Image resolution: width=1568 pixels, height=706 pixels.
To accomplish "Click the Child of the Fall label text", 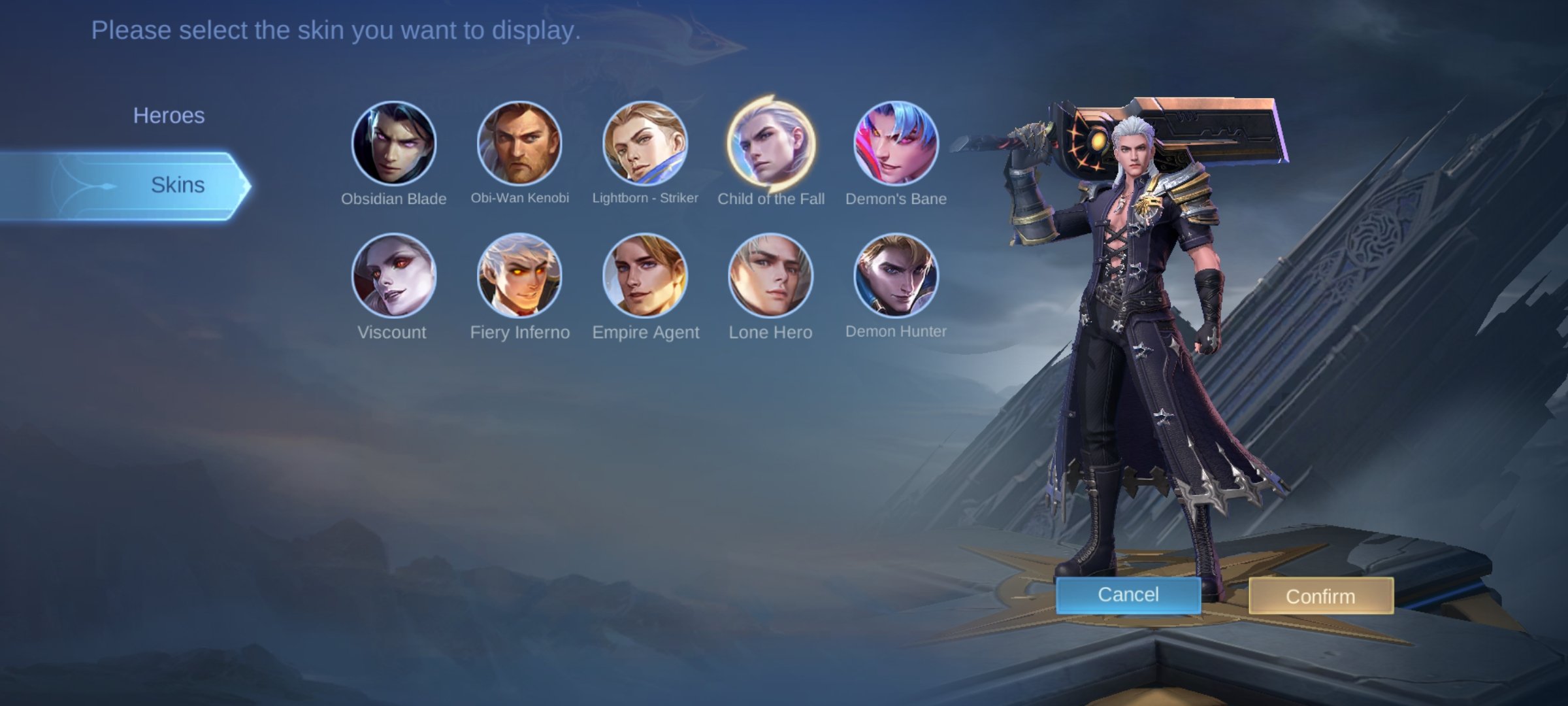I will coord(771,197).
